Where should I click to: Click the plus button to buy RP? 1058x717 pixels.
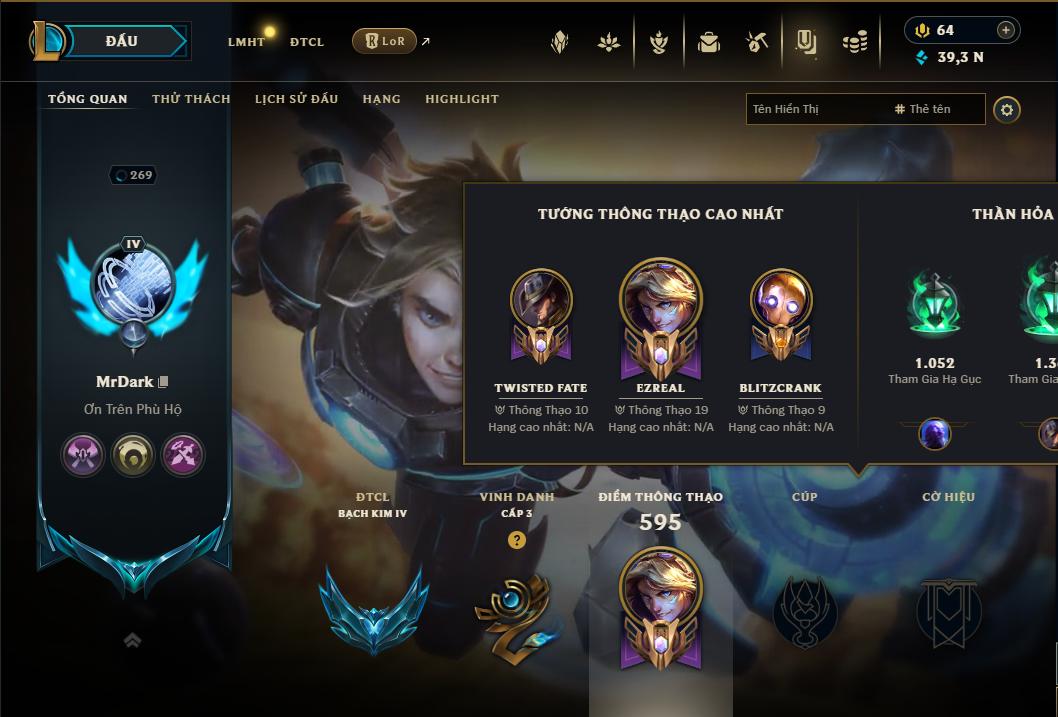pyautogui.click(x=1005, y=30)
